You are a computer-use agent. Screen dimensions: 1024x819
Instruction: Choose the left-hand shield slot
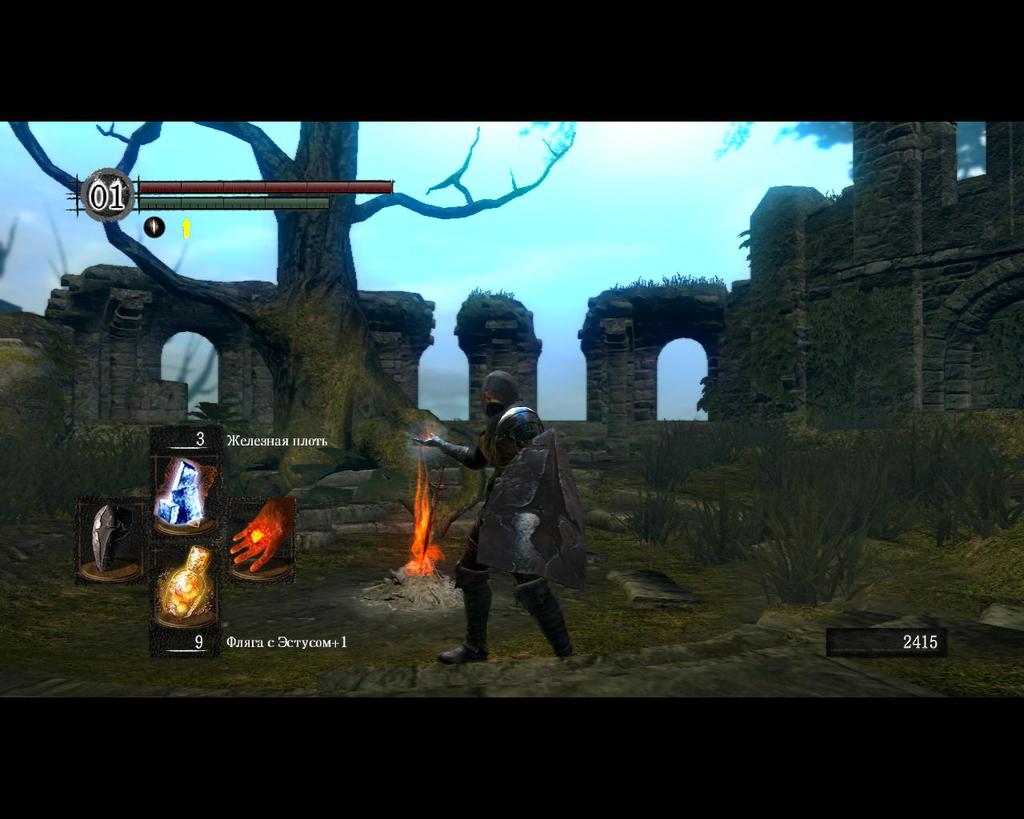109,538
